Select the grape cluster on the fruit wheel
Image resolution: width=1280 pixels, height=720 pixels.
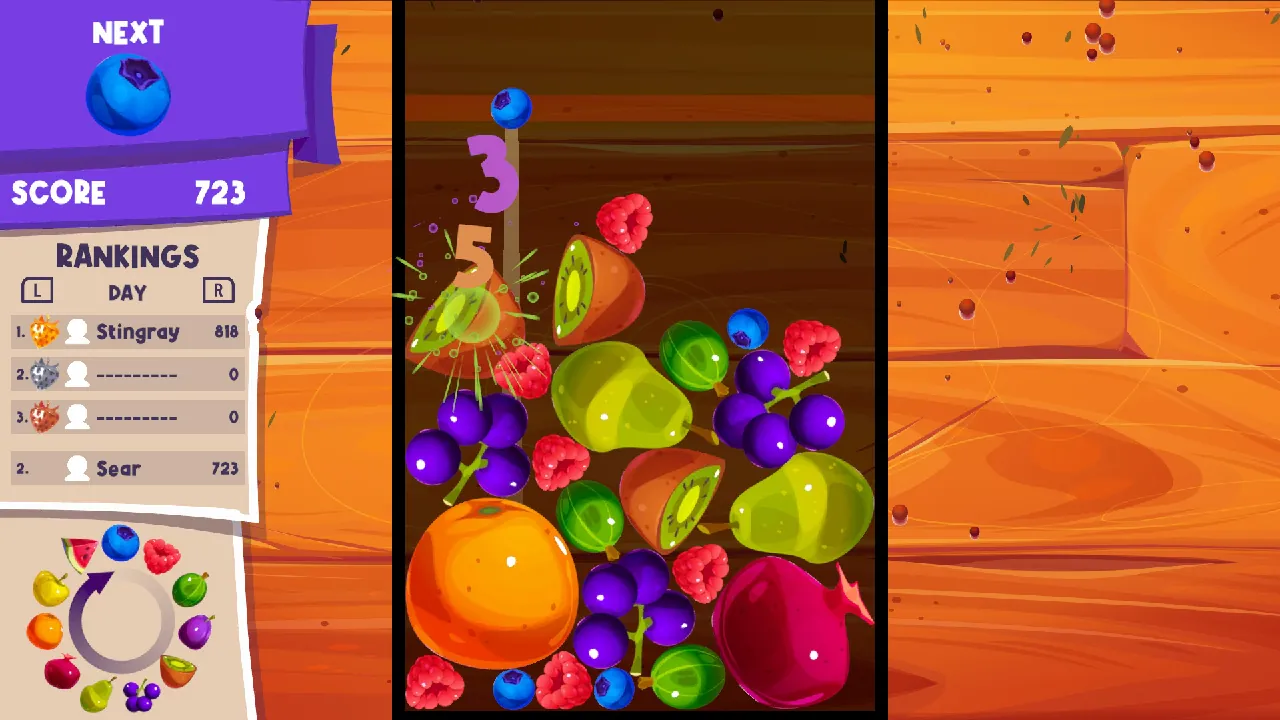coord(142,694)
